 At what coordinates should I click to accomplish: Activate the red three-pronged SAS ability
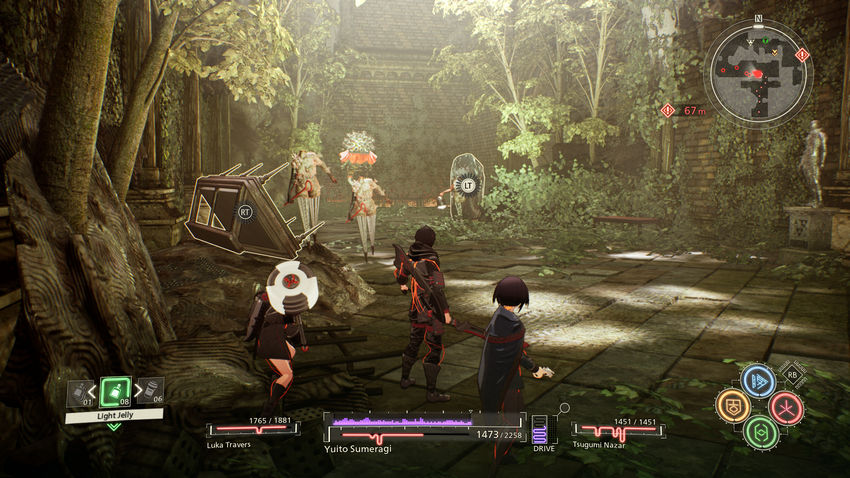click(786, 407)
